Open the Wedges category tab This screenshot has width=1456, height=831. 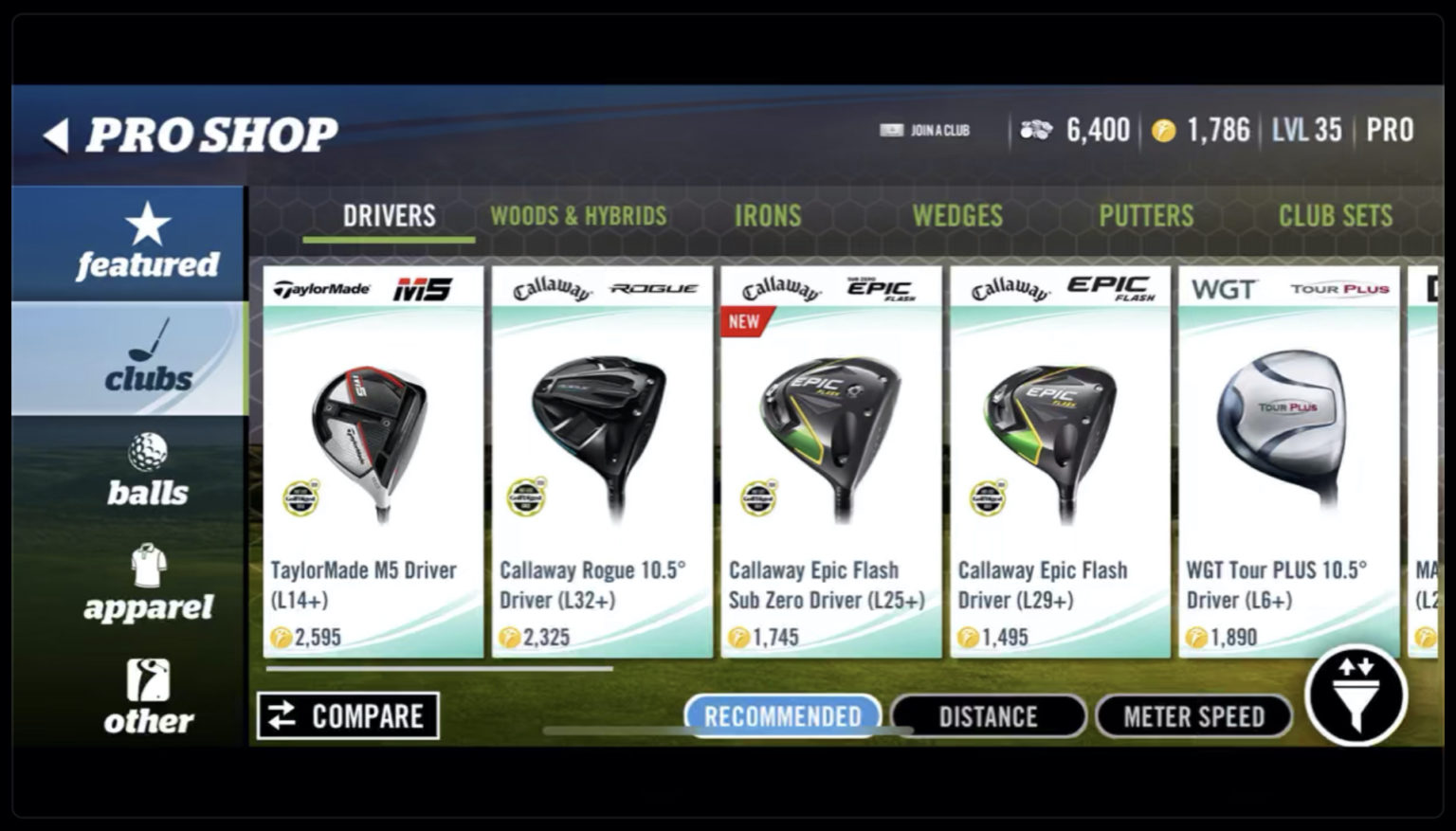click(x=957, y=216)
